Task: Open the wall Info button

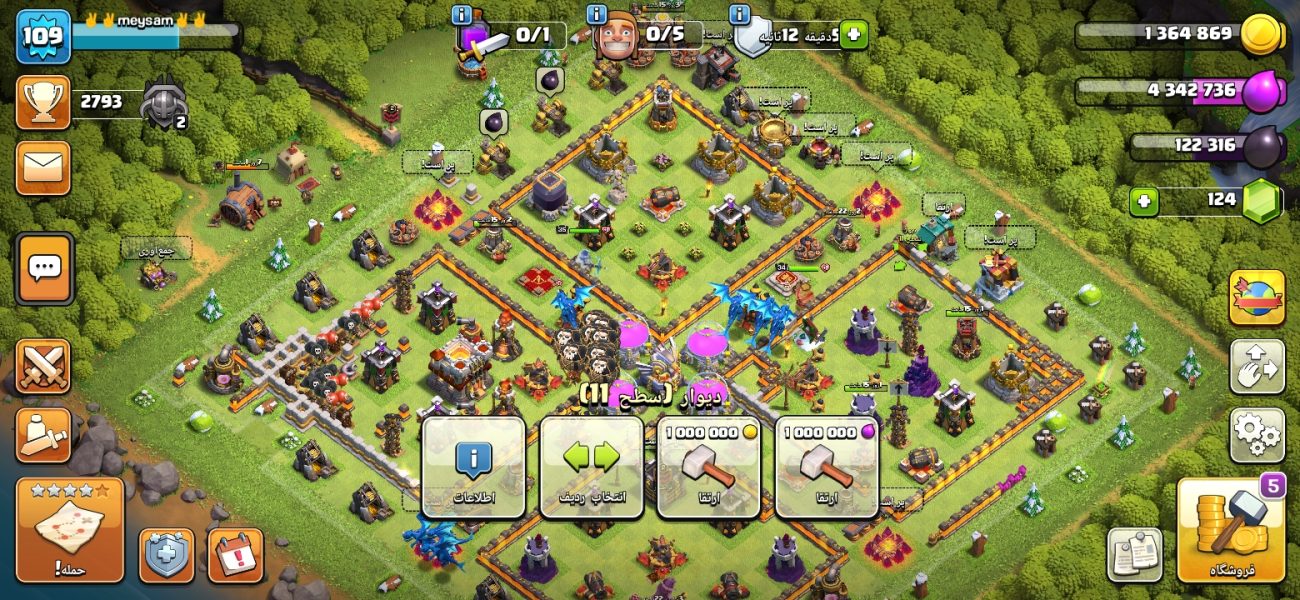Action: 473,467
